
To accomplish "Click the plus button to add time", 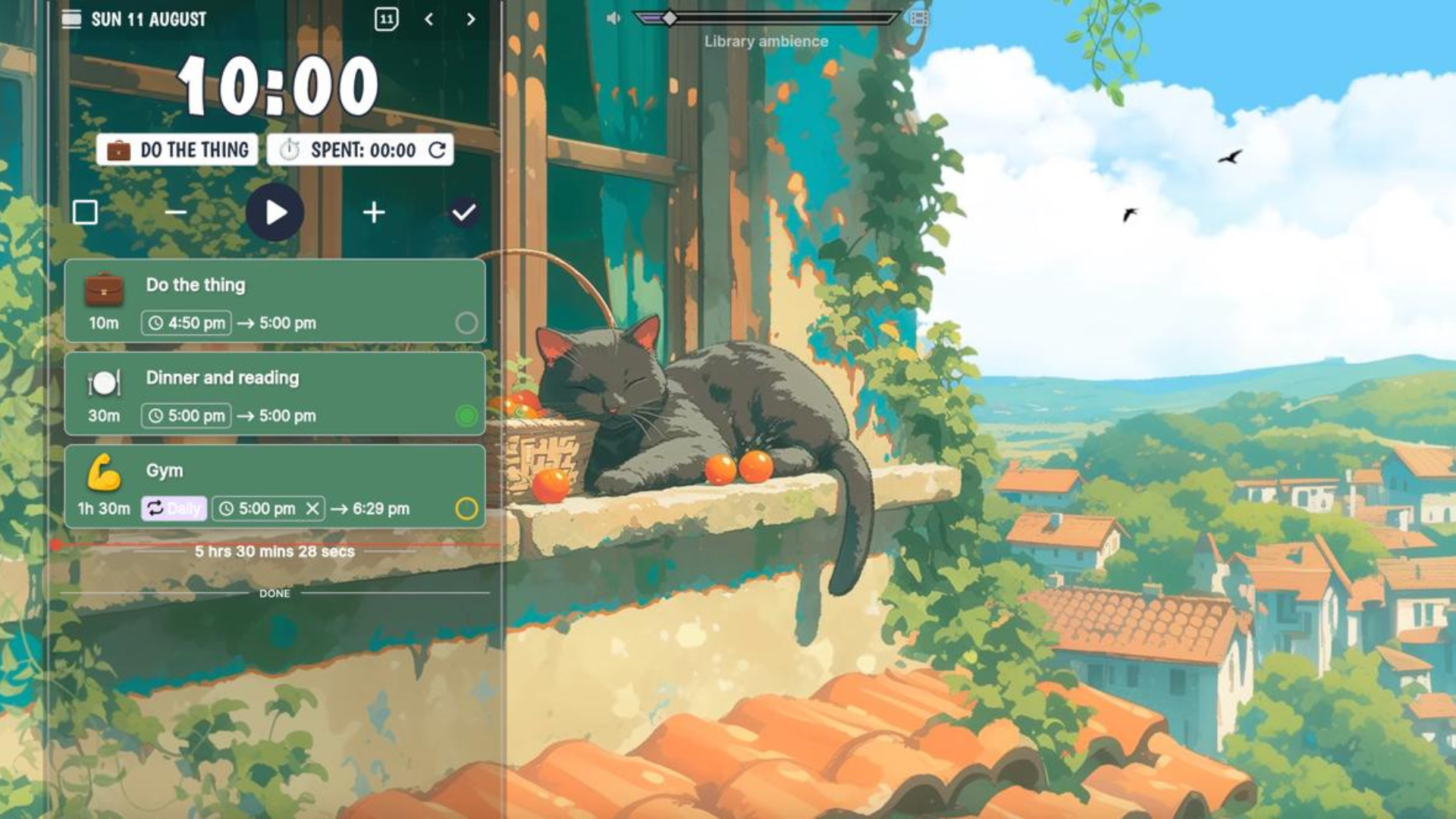I will (373, 213).
